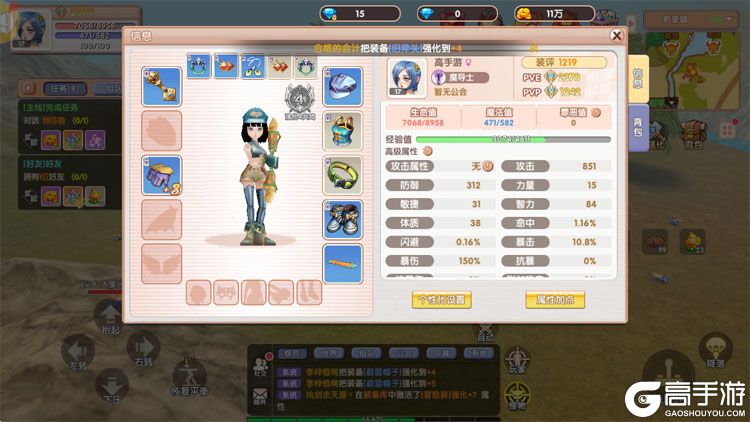Select the 信息 info side tab
Screen dimensions: 750x422
(x=638, y=77)
